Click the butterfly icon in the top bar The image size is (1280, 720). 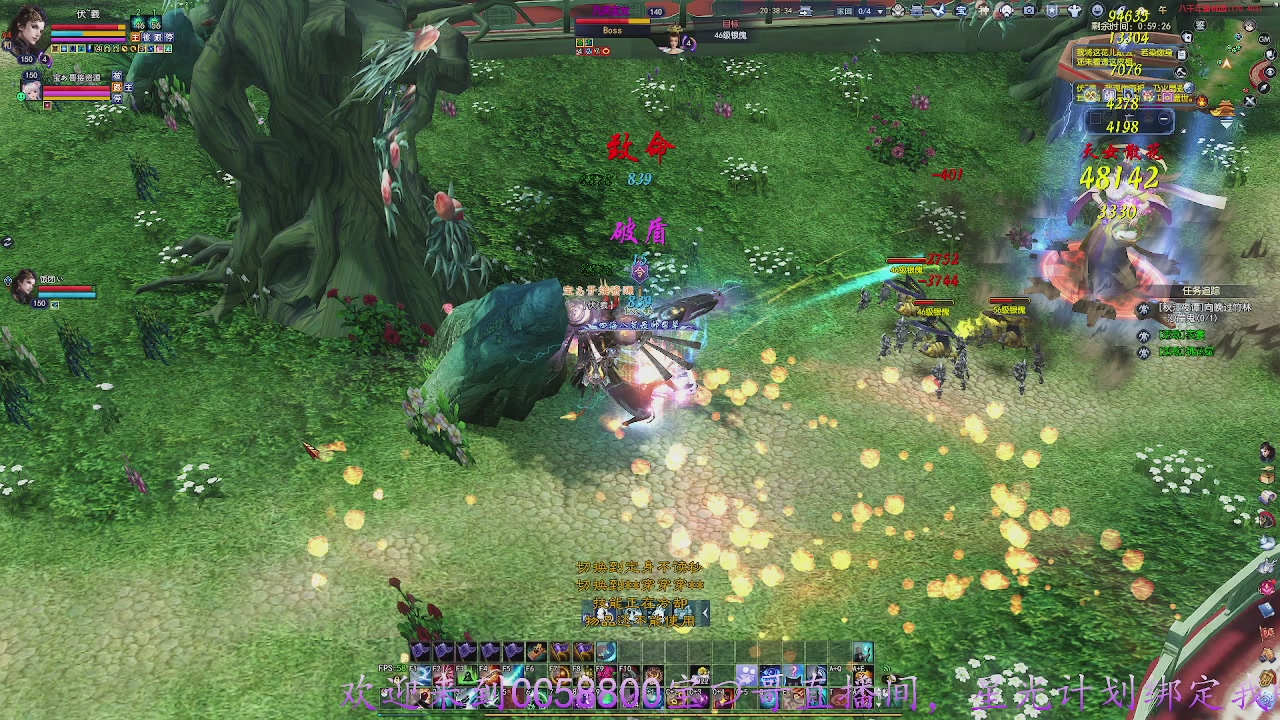[939, 11]
